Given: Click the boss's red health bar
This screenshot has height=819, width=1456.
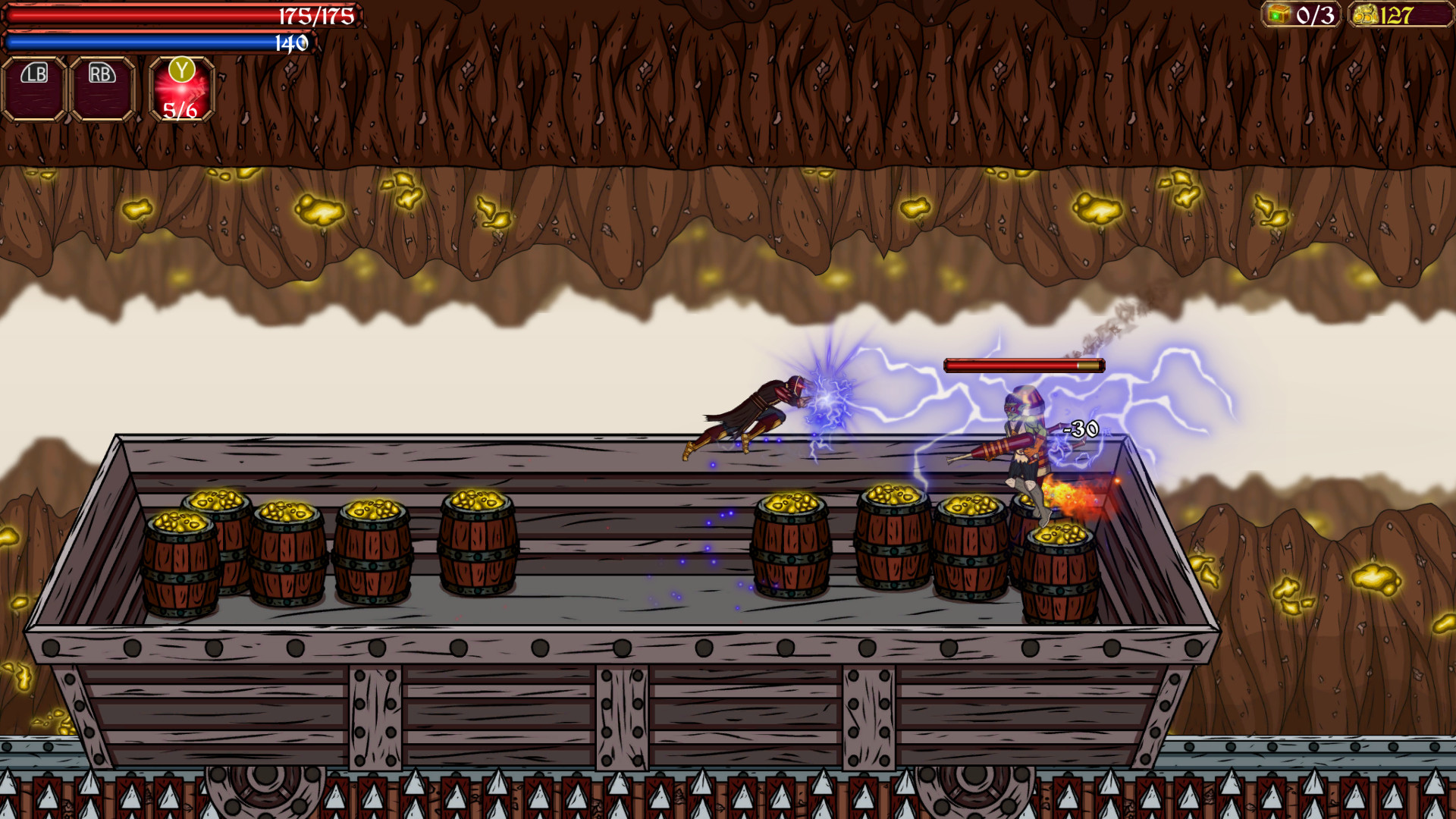Looking at the screenshot, I should click(x=1024, y=365).
